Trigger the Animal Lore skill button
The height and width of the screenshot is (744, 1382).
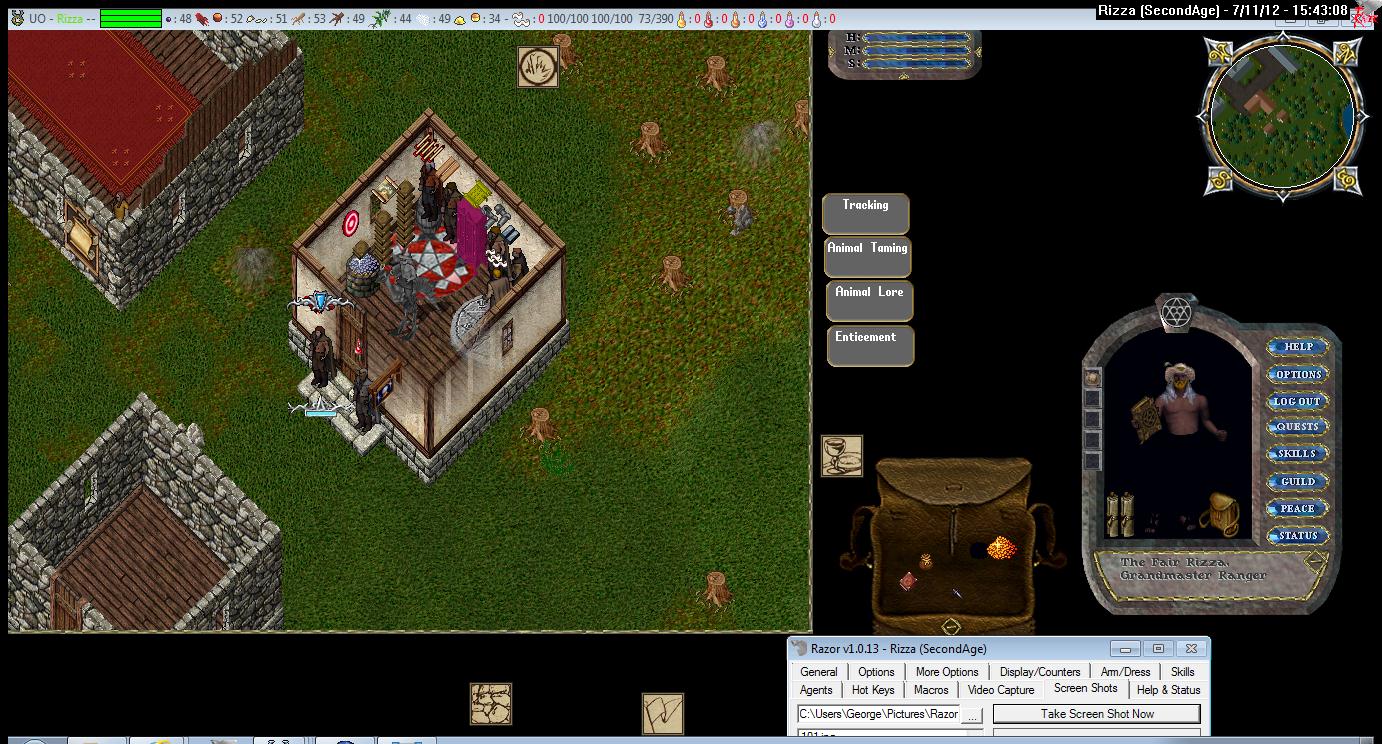tap(868, 300)
